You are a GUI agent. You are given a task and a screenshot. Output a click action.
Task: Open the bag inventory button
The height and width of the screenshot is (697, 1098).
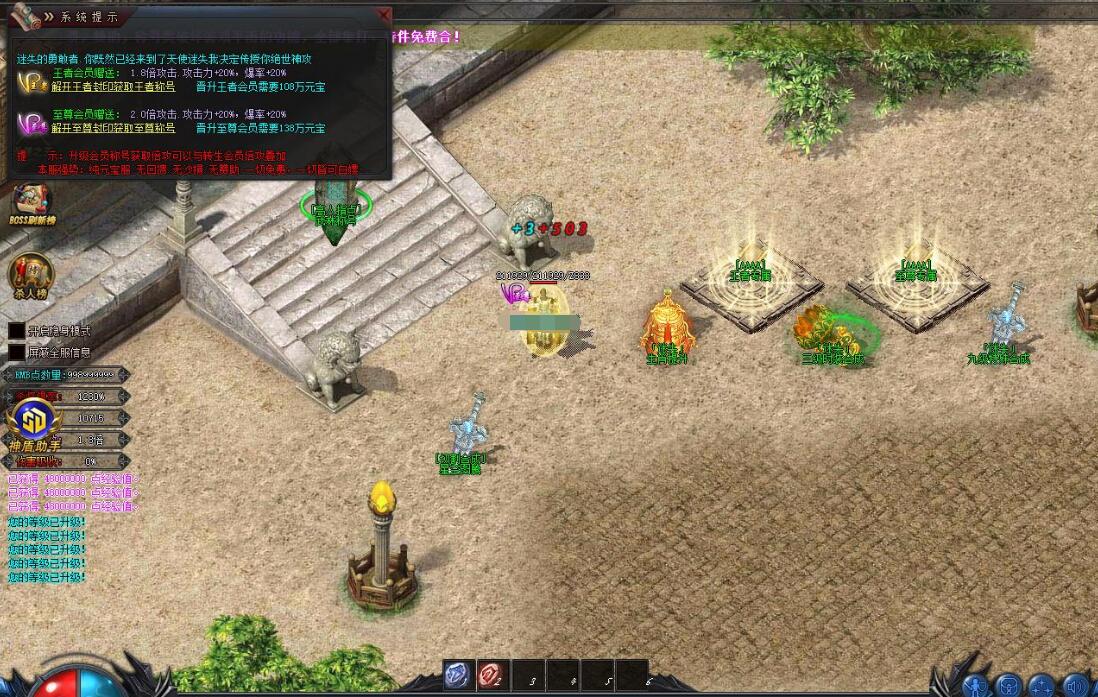pos(1011,686)
